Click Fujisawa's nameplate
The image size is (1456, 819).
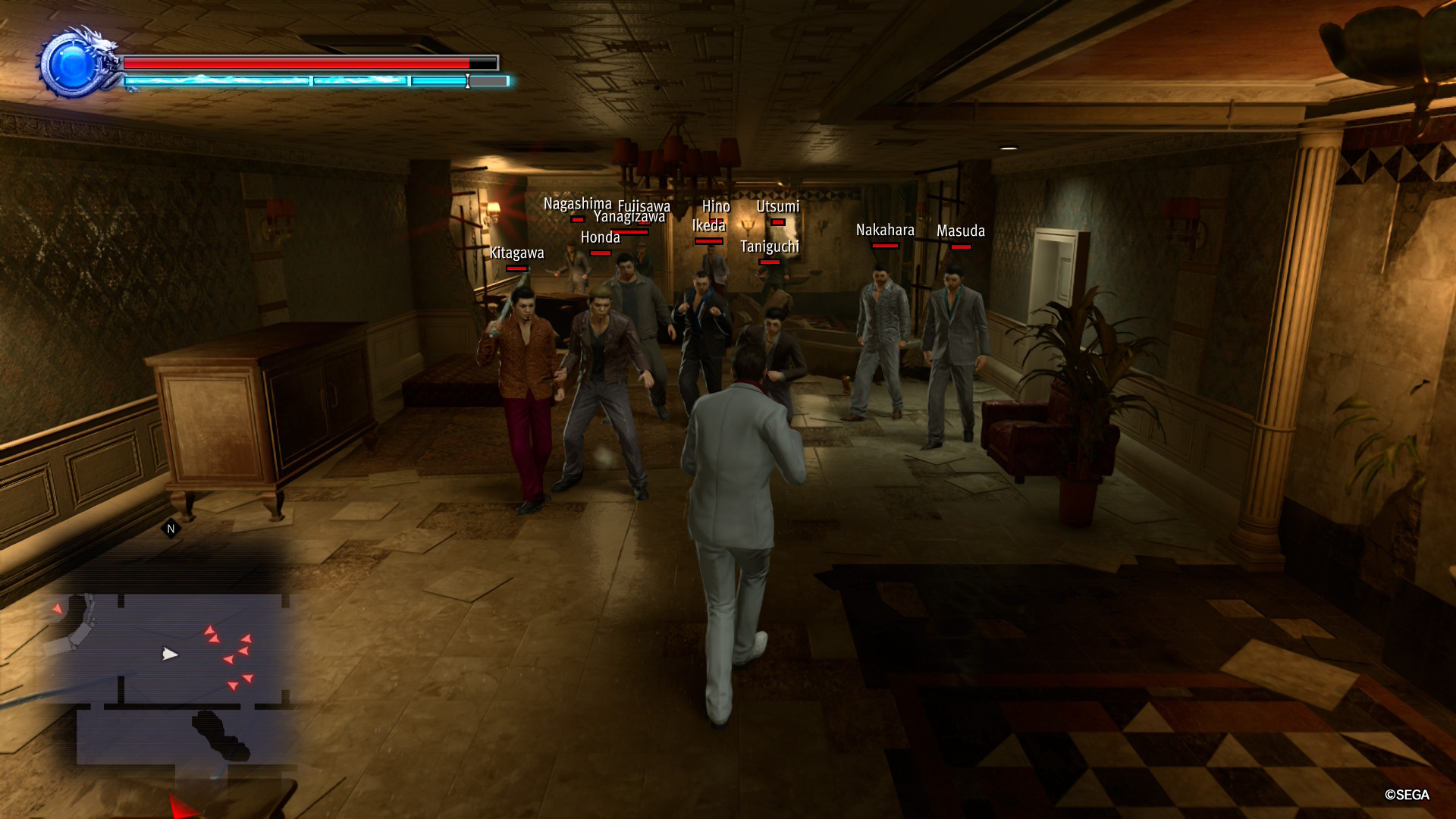pyautogui.click(x=645, y=206)
